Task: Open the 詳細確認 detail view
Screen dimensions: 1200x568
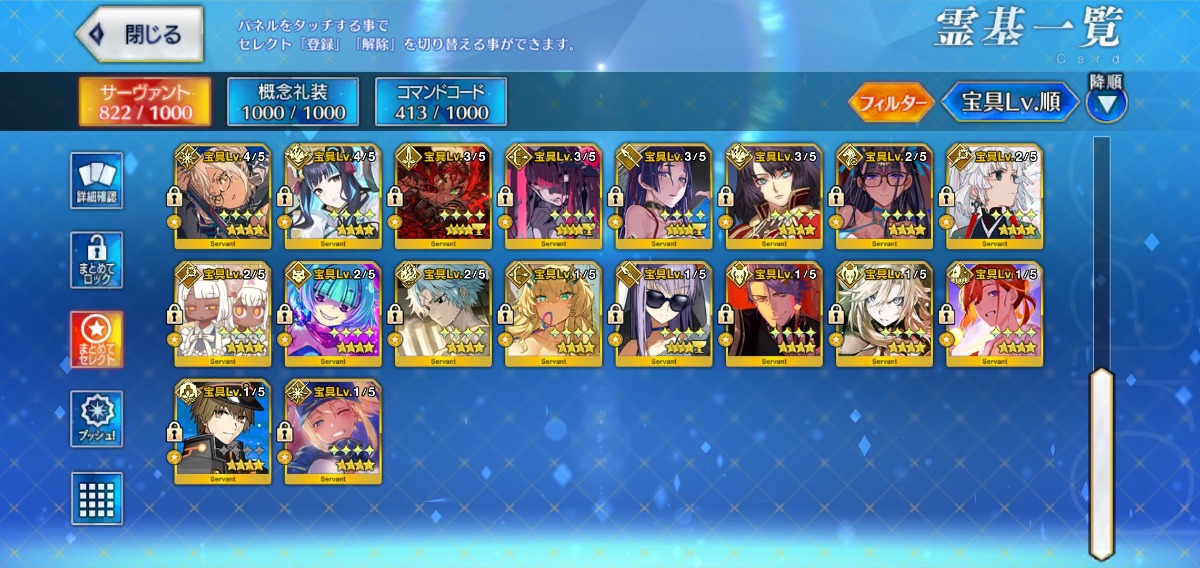Action: (97, 181)
